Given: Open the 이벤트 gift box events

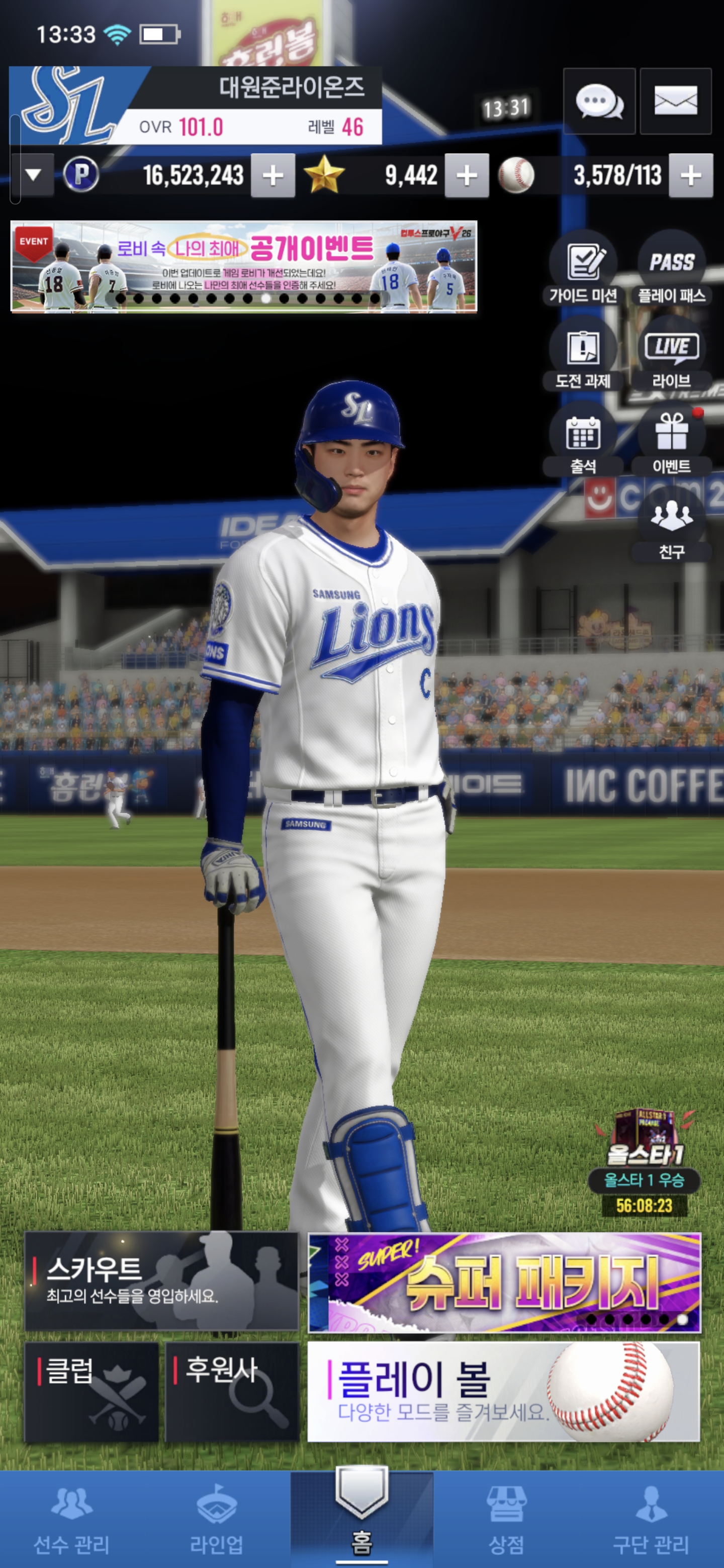Looking at the screenshot, I should click(671, 438).
